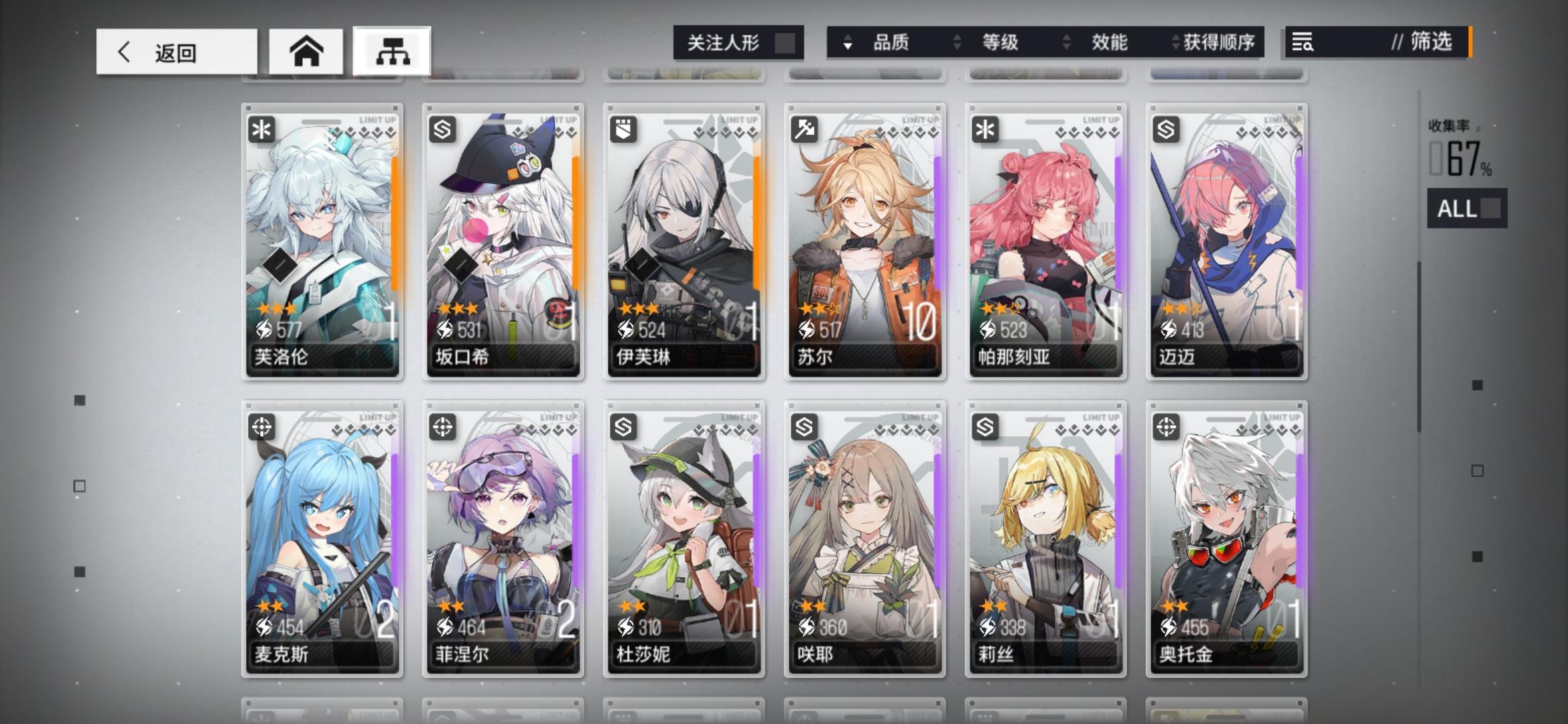Image resolution: width=1568 pixels, height=724 pixels.
Task: Select the 帕那刻亚 character card
Action: click(x=1045, y=241)
